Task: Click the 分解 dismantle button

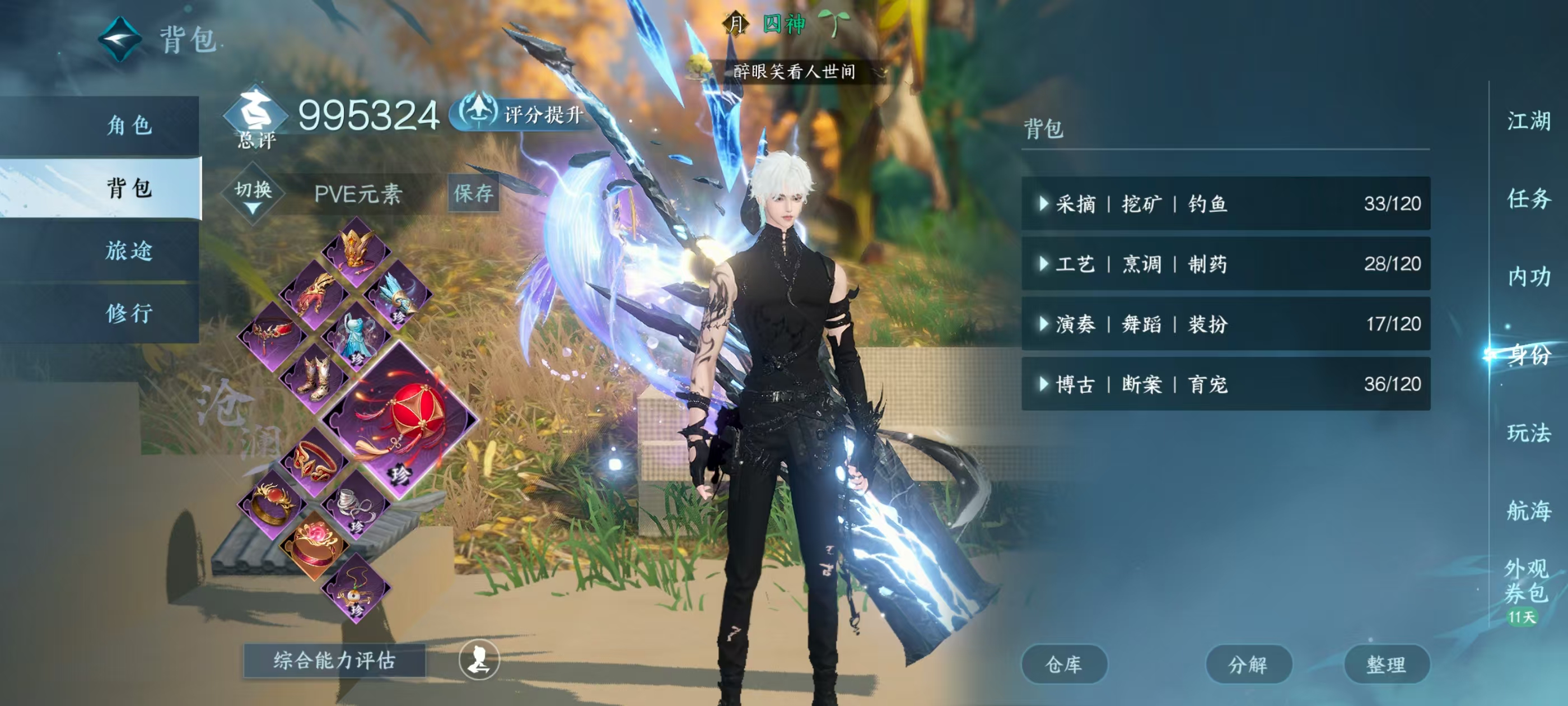Action: pyautogui.click(x=1248, y=665)
